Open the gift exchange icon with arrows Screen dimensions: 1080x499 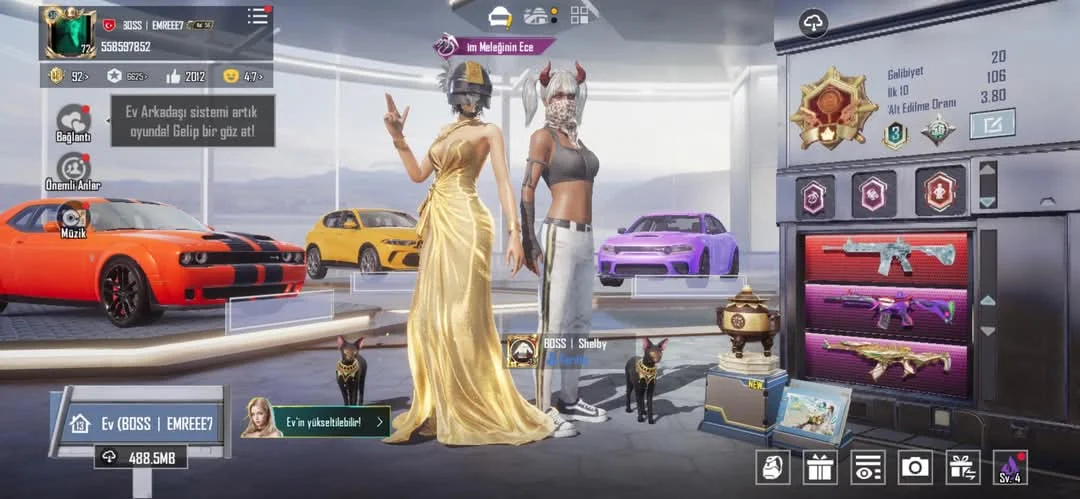(x=962, y=466)
